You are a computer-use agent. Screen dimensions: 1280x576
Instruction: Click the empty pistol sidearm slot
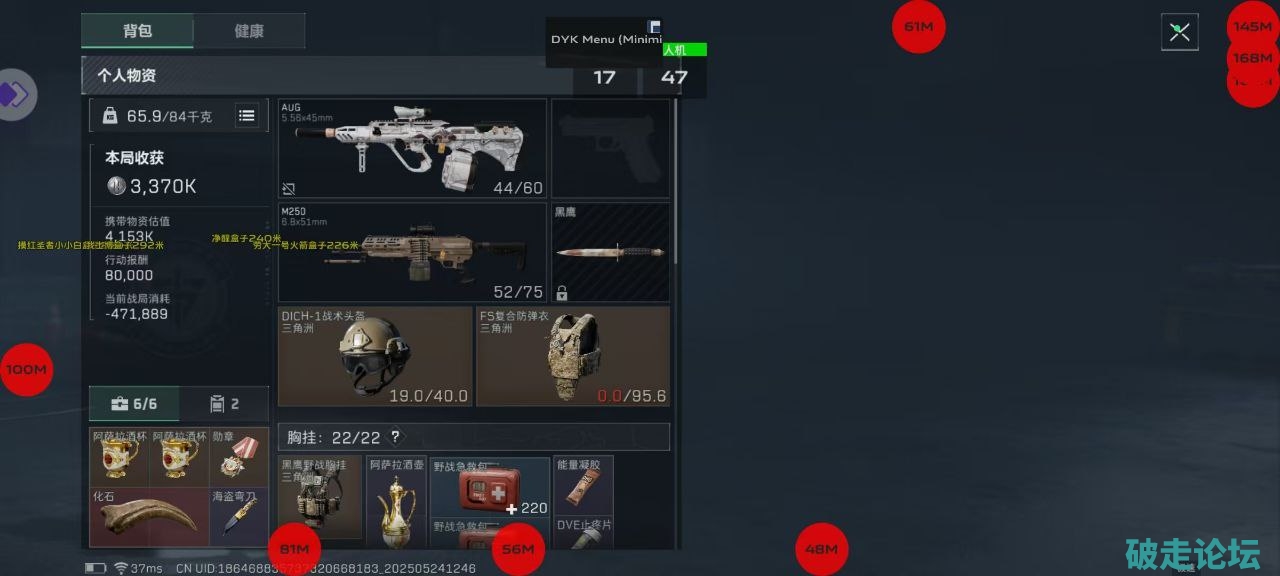(610, 148)
